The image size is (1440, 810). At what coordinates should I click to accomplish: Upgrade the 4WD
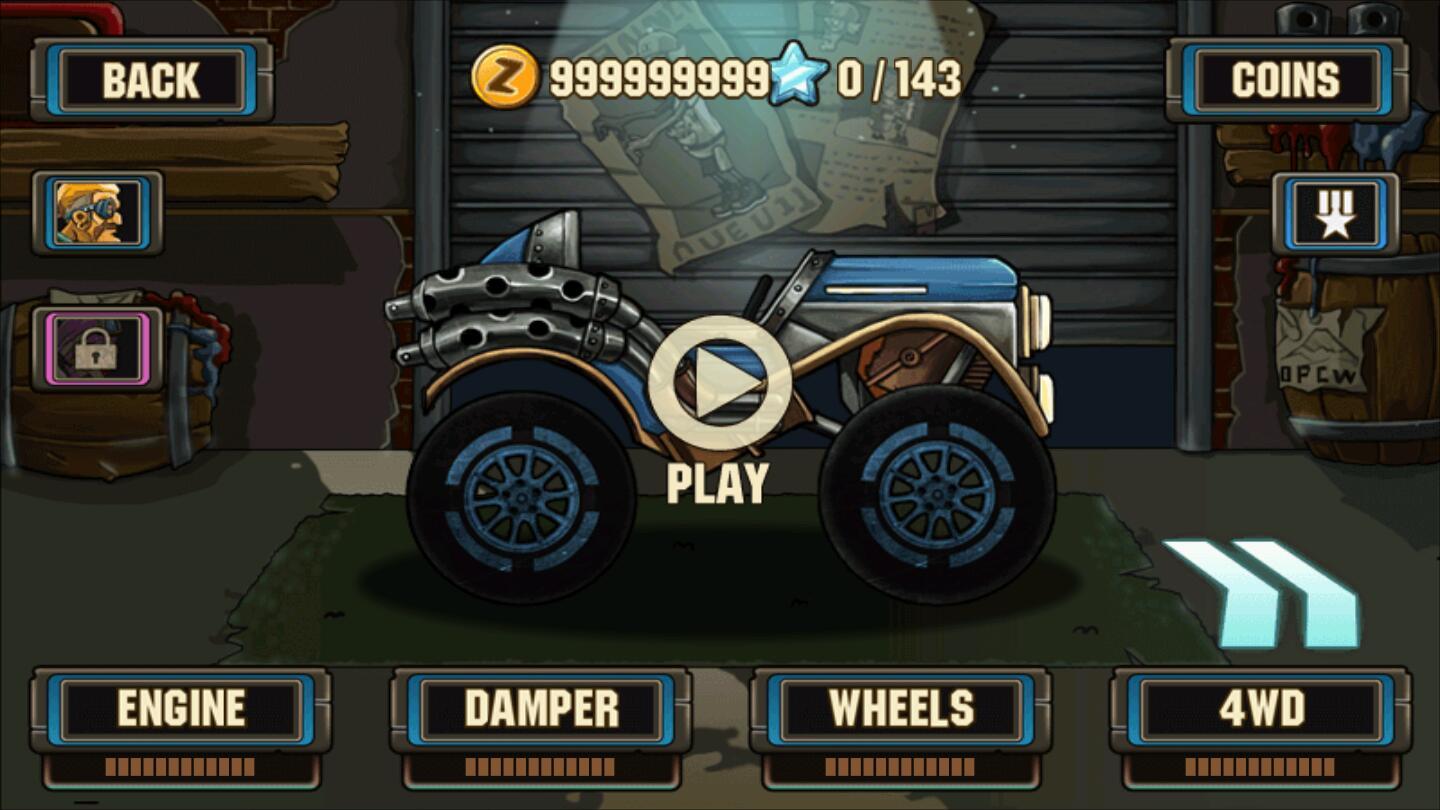[x=1263, y=707]
